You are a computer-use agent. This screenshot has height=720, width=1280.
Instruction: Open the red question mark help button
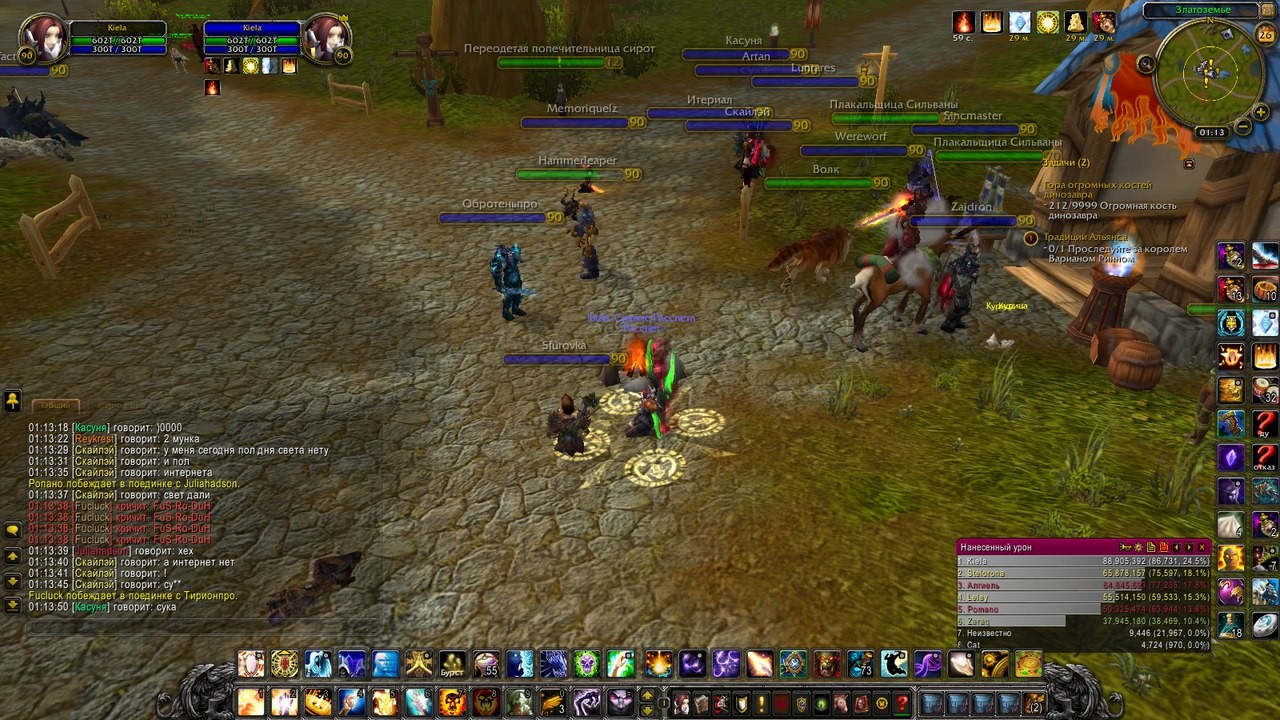pyautogui.click(x=902, y=703)
